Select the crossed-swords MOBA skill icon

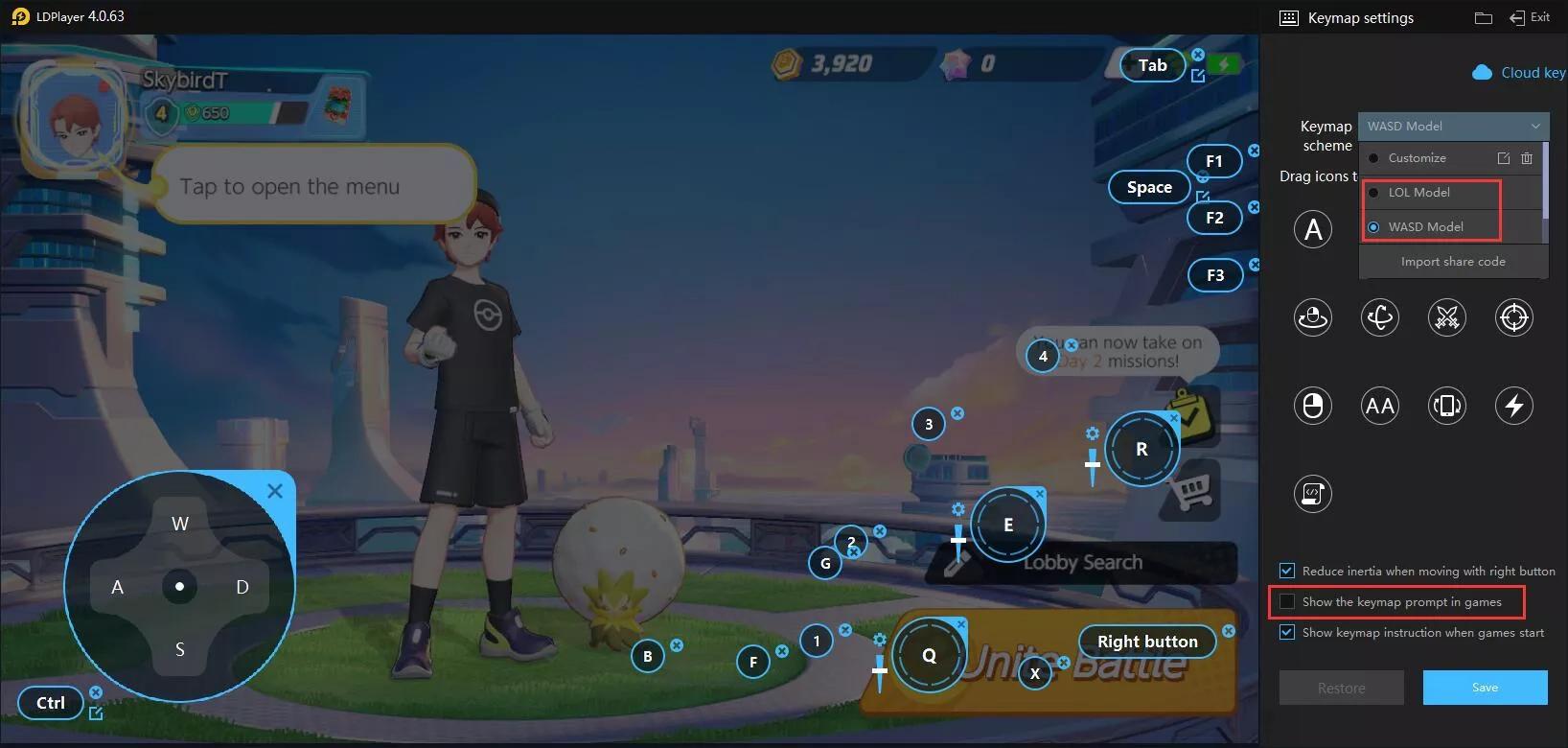[1447, 317]
